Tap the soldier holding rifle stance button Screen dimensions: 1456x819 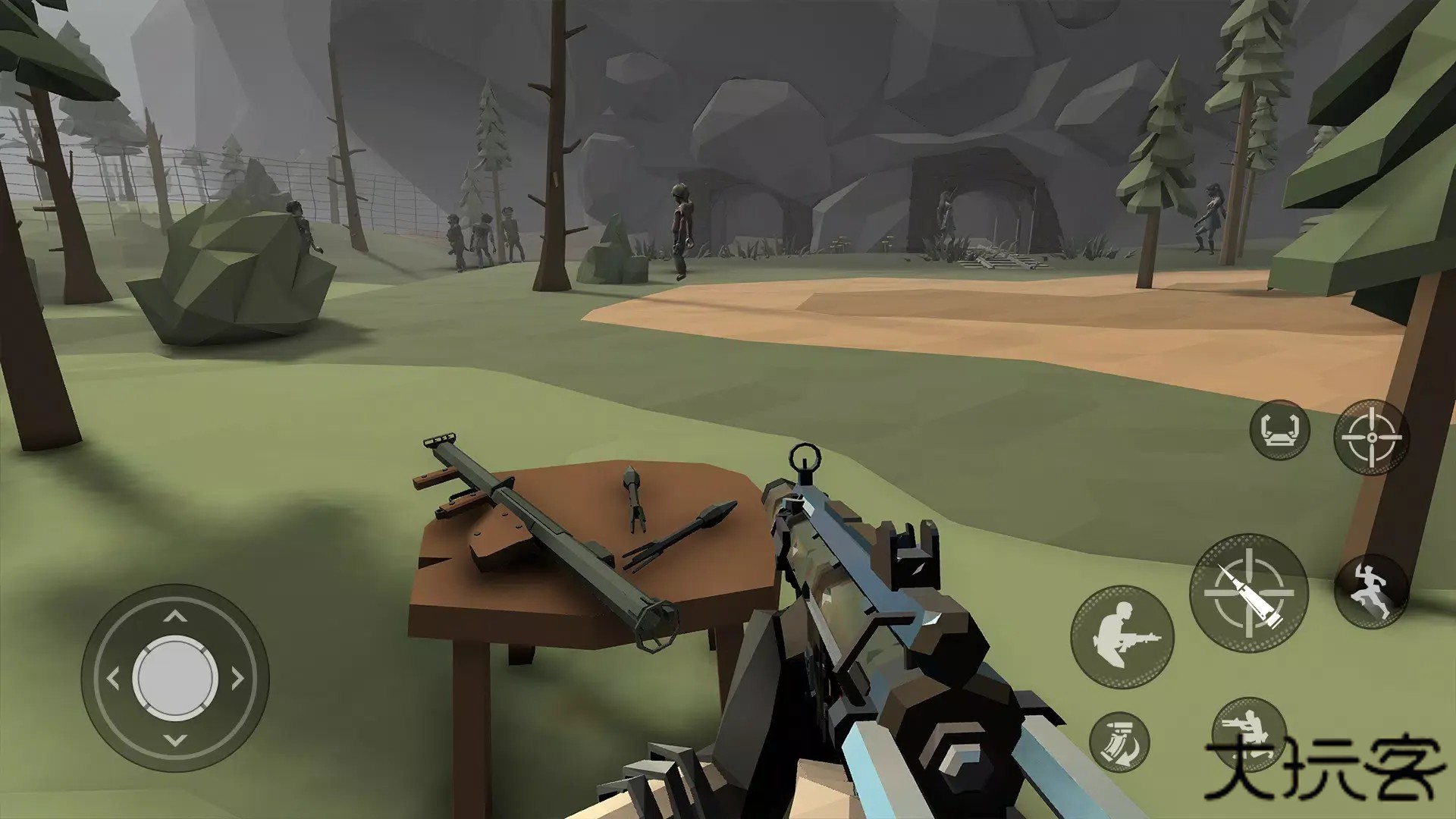1122,637
